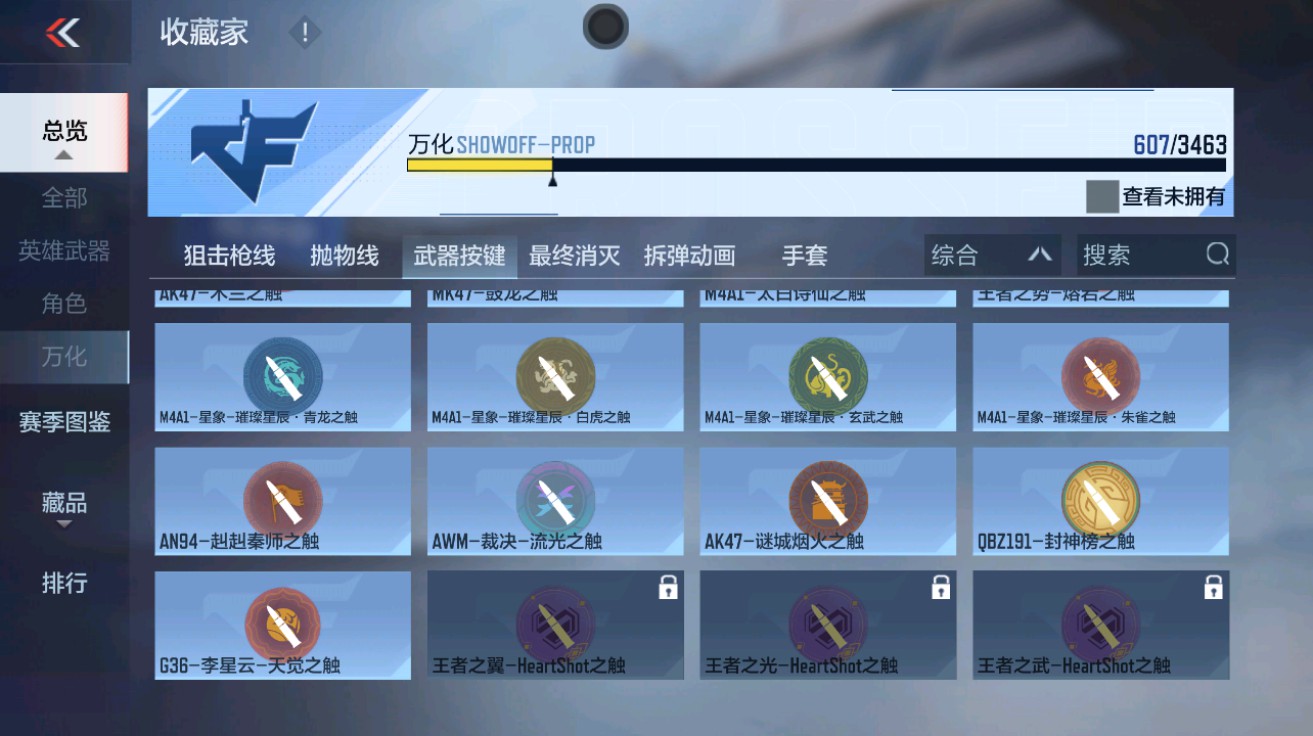Click the magnifier icon in the search bar
1313x736 pixels.
point(1218,255)
